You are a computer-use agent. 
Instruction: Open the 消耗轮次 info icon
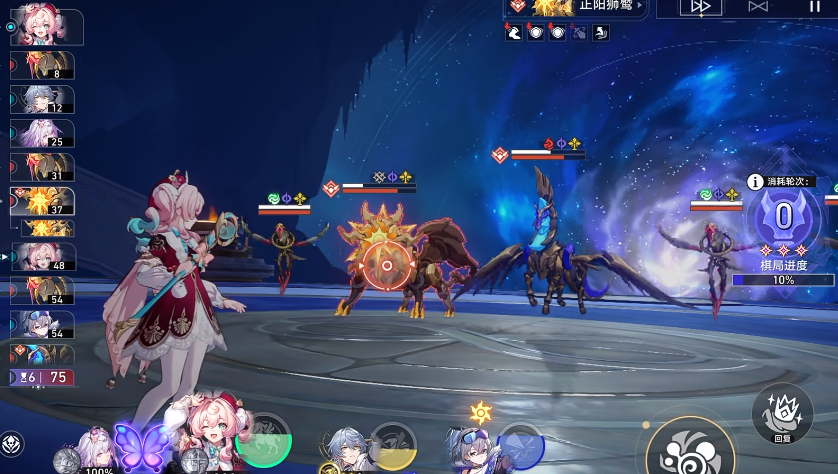tap(756, 182)
